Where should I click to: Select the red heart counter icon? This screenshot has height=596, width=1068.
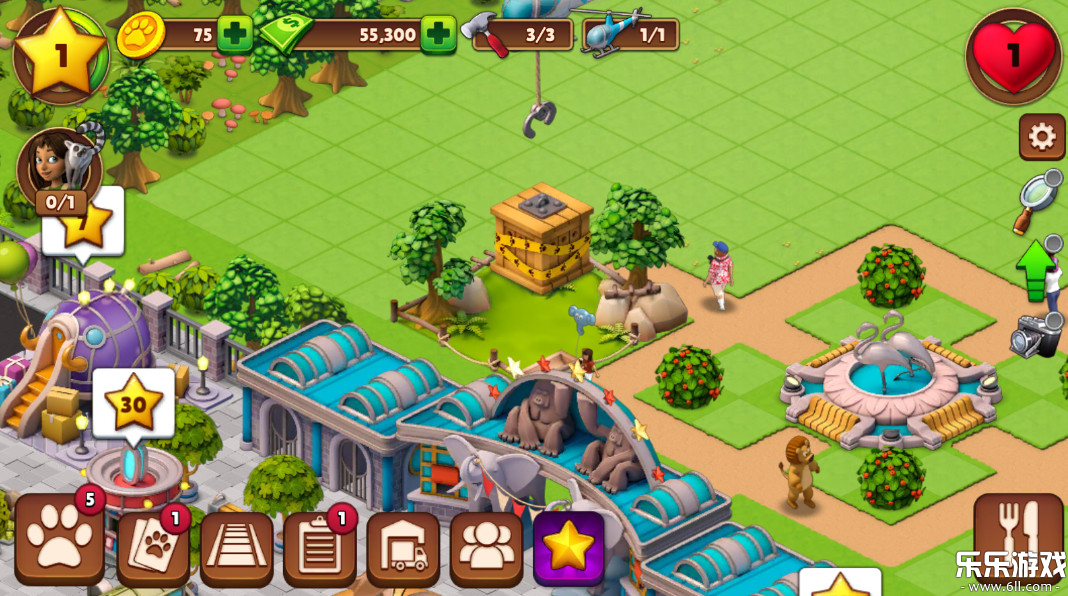click(x=1014, y=56)
